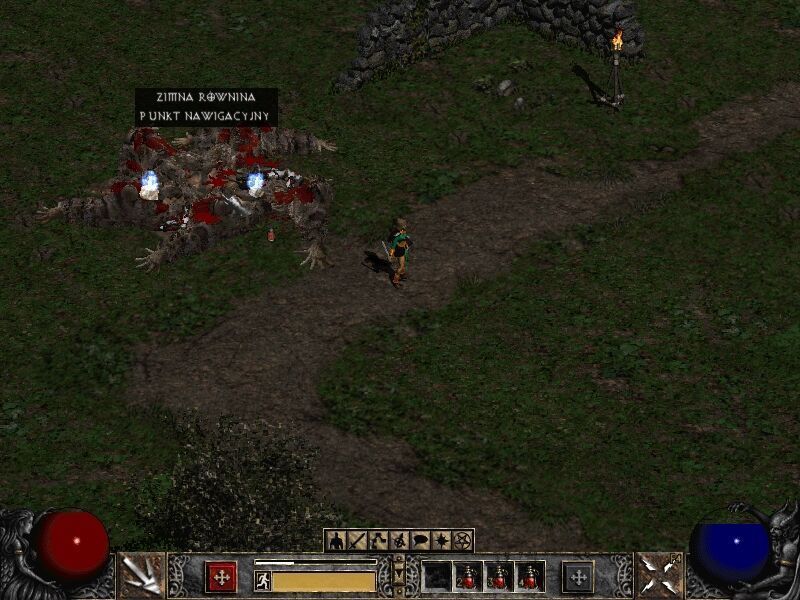Use the middle red healing potion in belt
Screen dimensions: 800x600
[x=499, y=576]
